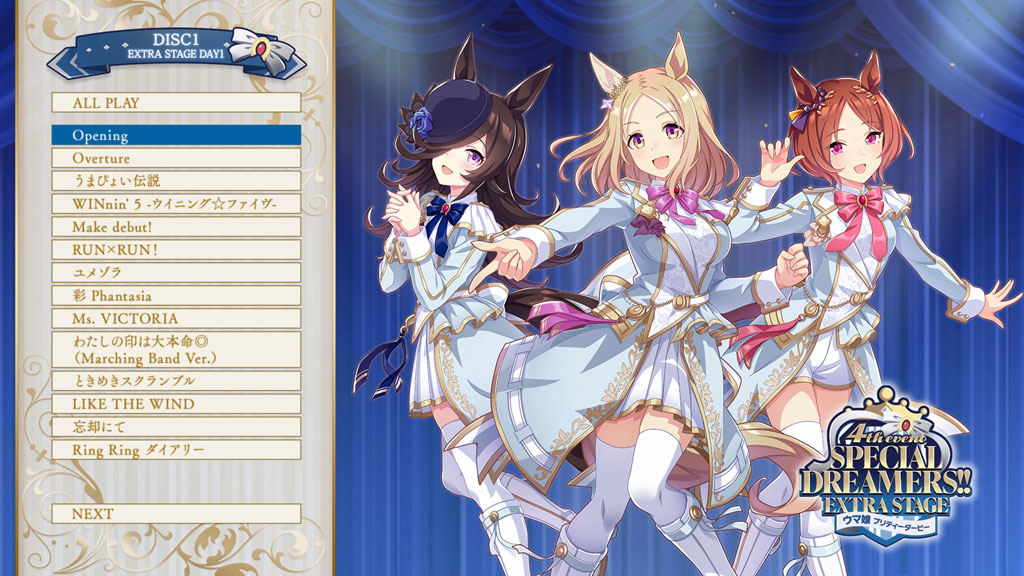
Task: Play the 忘却にて track
Action: point(176,427)
